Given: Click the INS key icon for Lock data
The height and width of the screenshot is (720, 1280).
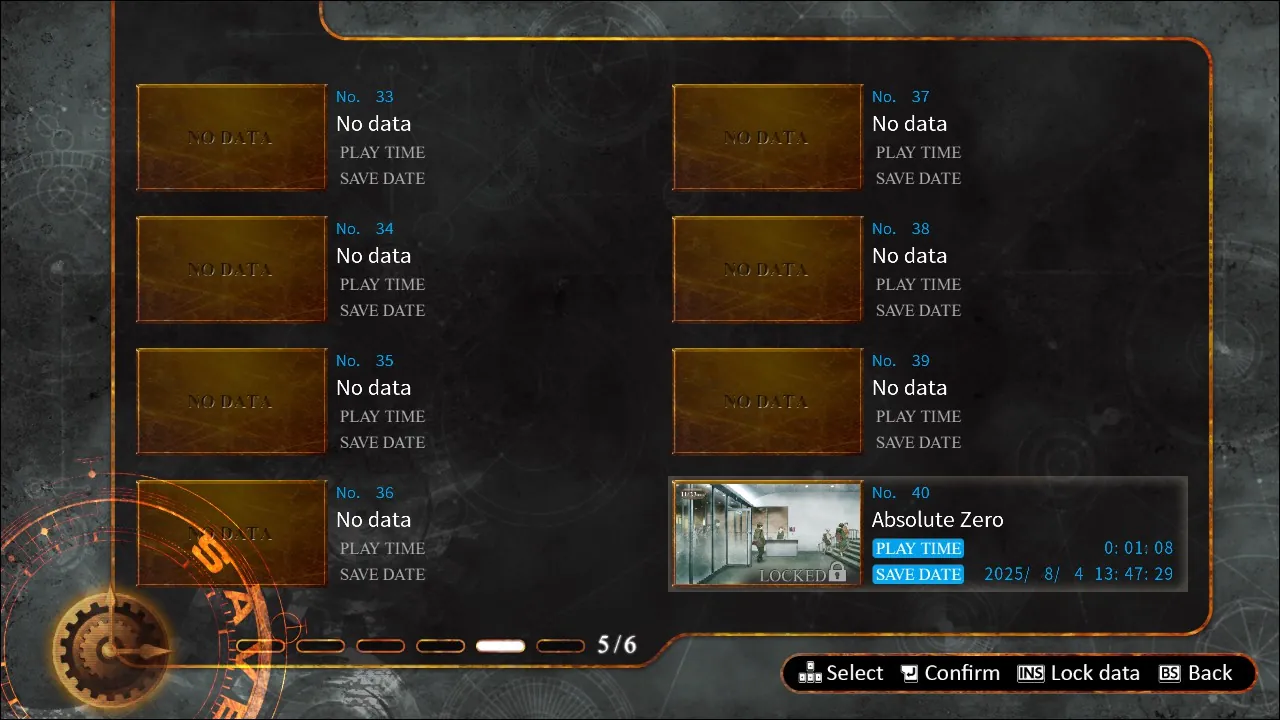Looking at the screenshot, I should click(1030, 673).
